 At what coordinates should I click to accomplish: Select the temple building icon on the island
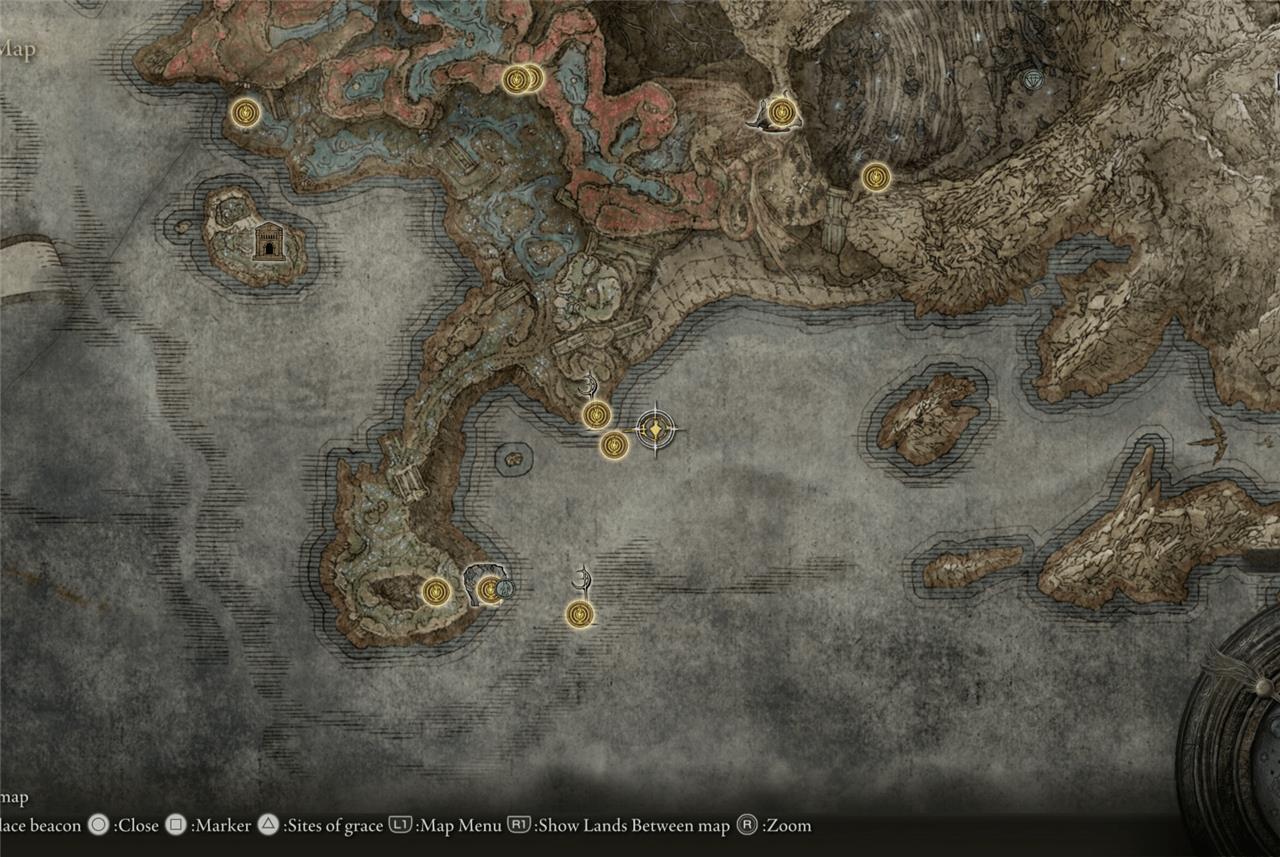[x=267, y=241]
